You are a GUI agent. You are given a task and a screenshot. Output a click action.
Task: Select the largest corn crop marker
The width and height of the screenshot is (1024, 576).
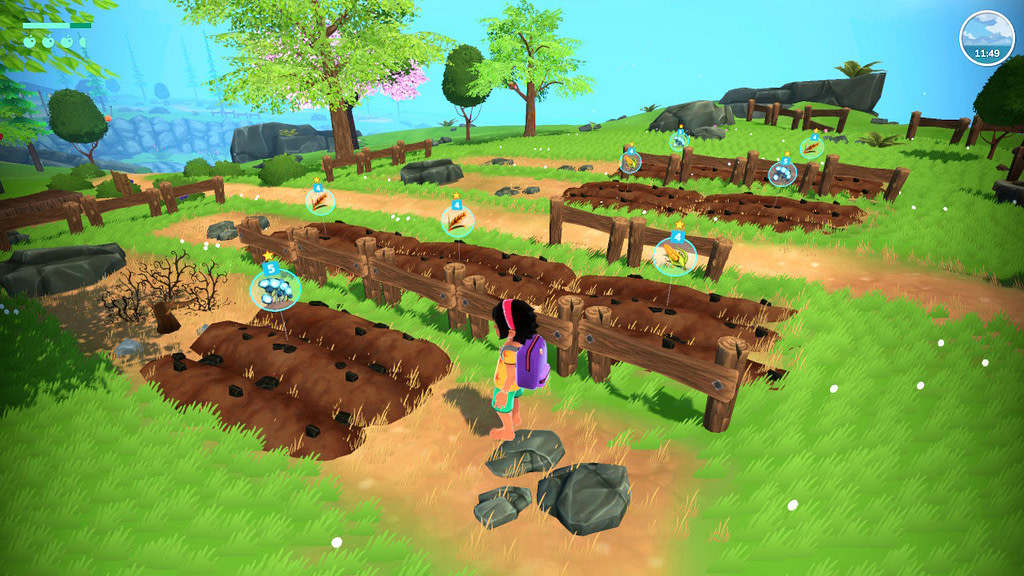pos(676,257)
